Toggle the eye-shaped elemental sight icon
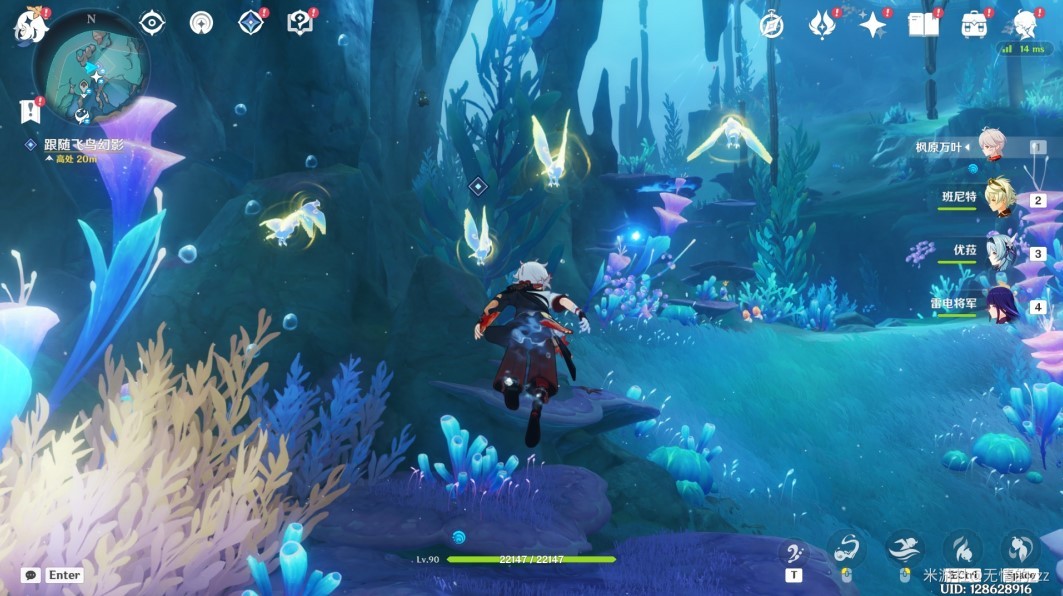This screenshot has width=1063, height=596. point(152,23)
